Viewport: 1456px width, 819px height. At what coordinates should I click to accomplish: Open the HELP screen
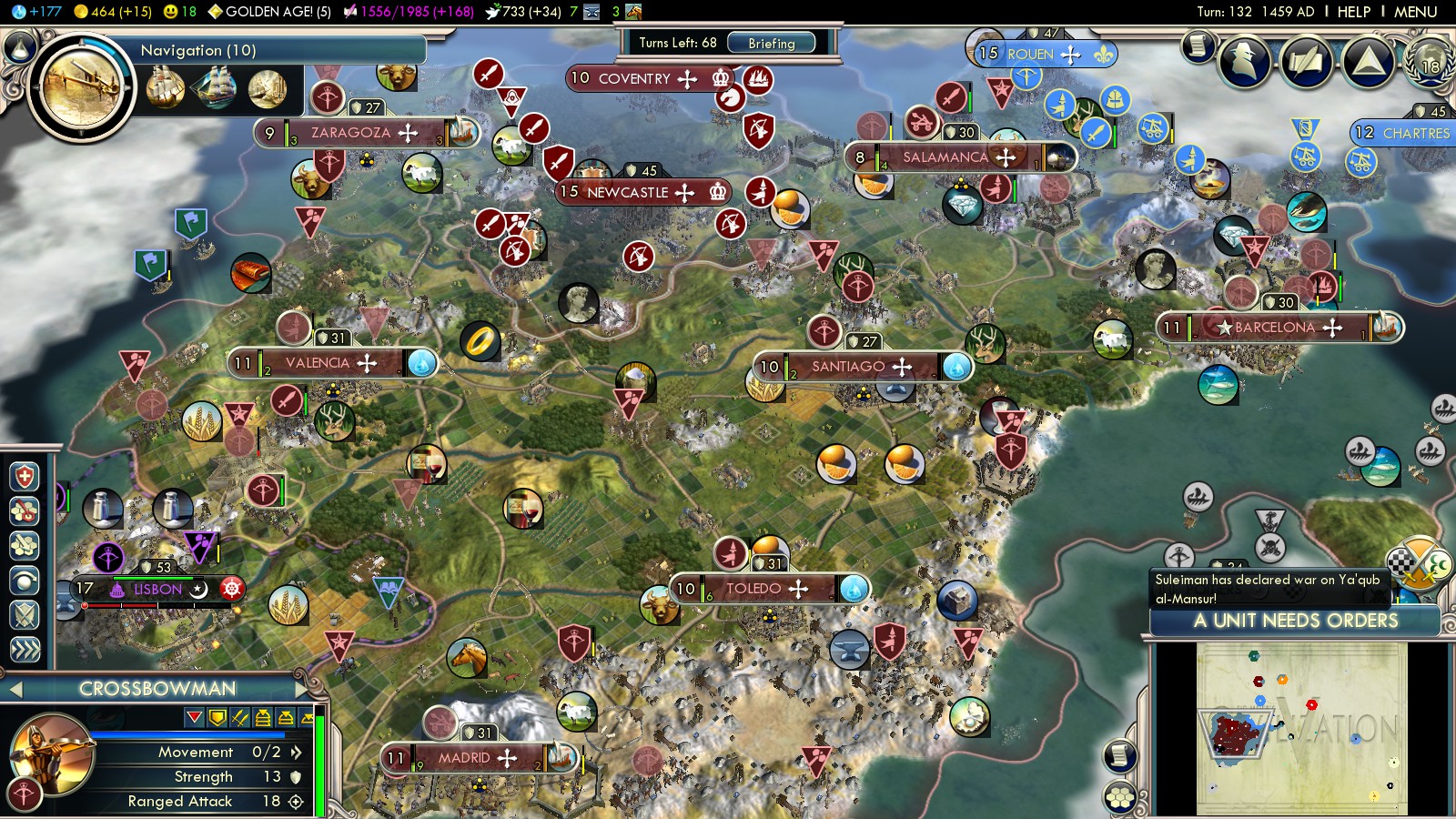pyautogui.click(x=1353, y=12)
